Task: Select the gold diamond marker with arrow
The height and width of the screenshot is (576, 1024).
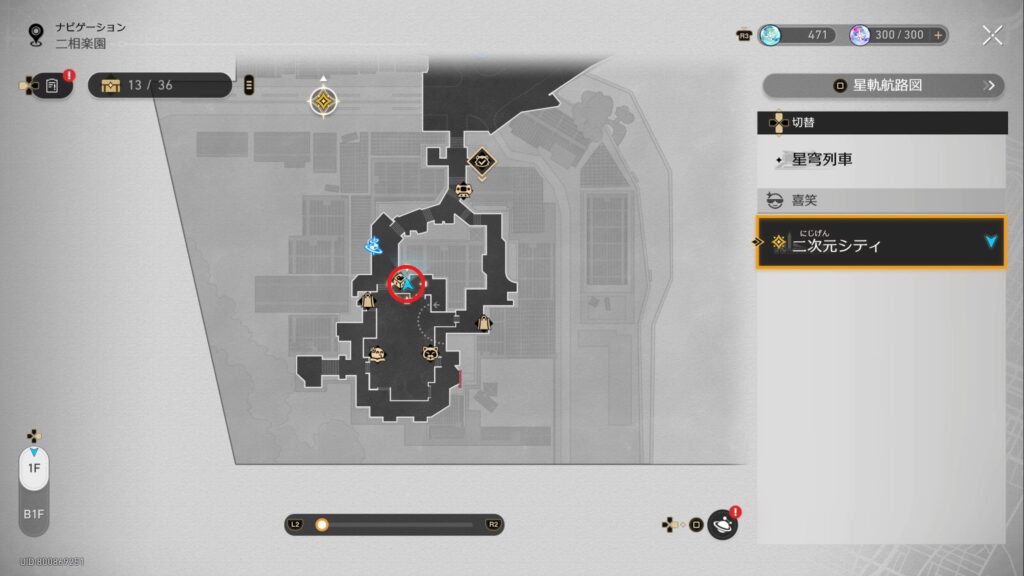Action: coord(323,101)
